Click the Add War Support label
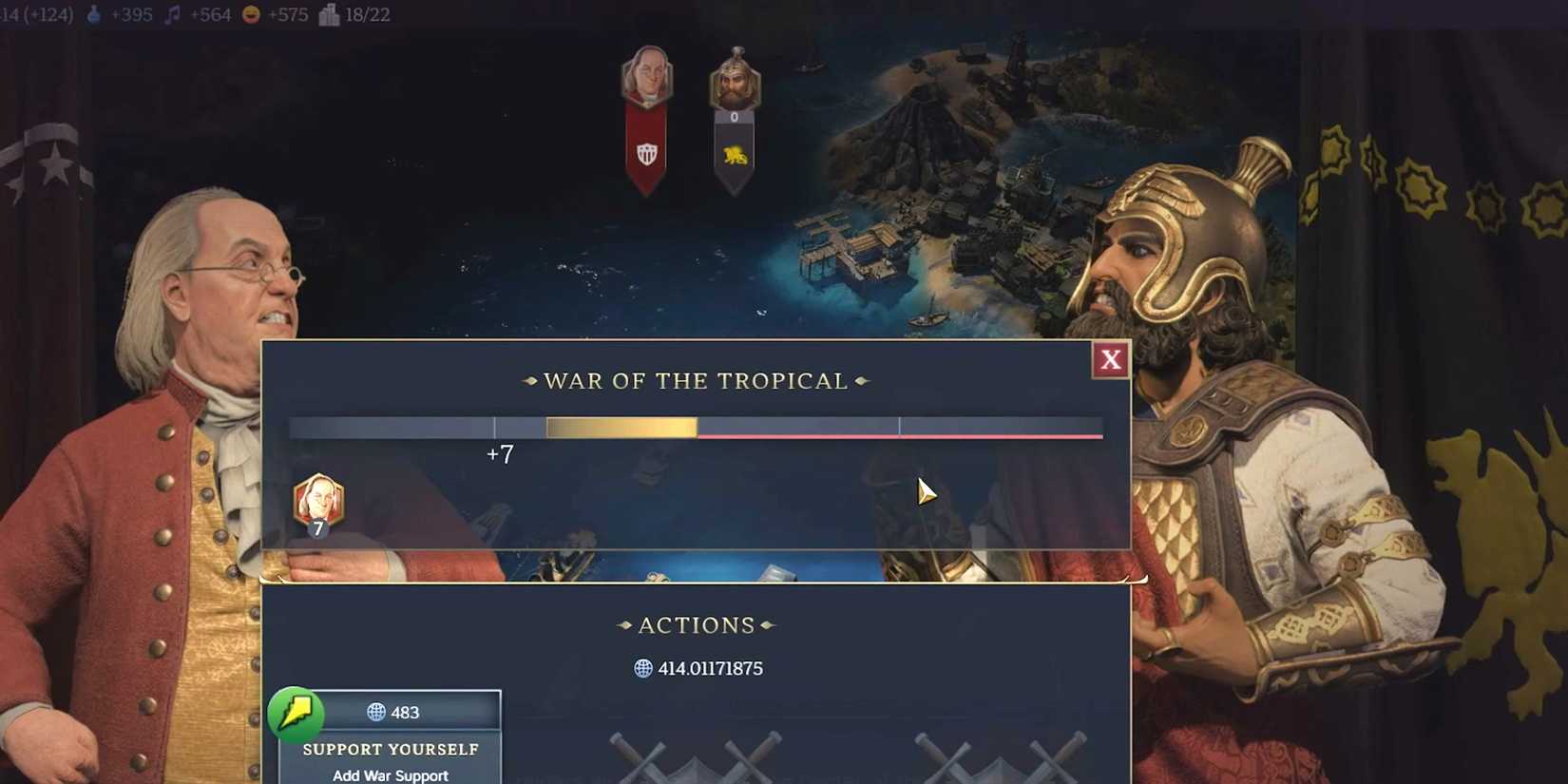1568x784 pixels. [391, 775]
